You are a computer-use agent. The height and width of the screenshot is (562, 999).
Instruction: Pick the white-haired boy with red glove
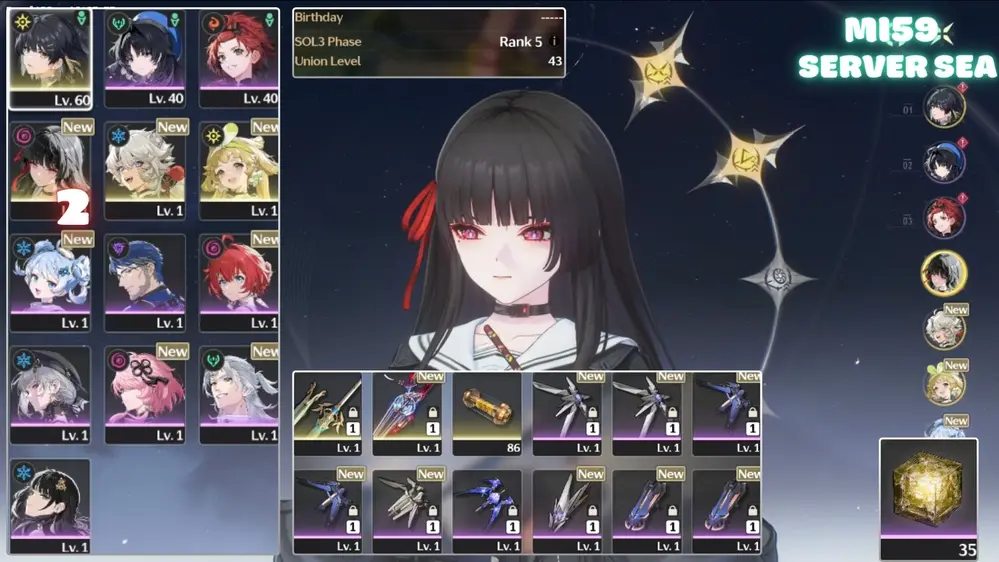tap(145, 170)
